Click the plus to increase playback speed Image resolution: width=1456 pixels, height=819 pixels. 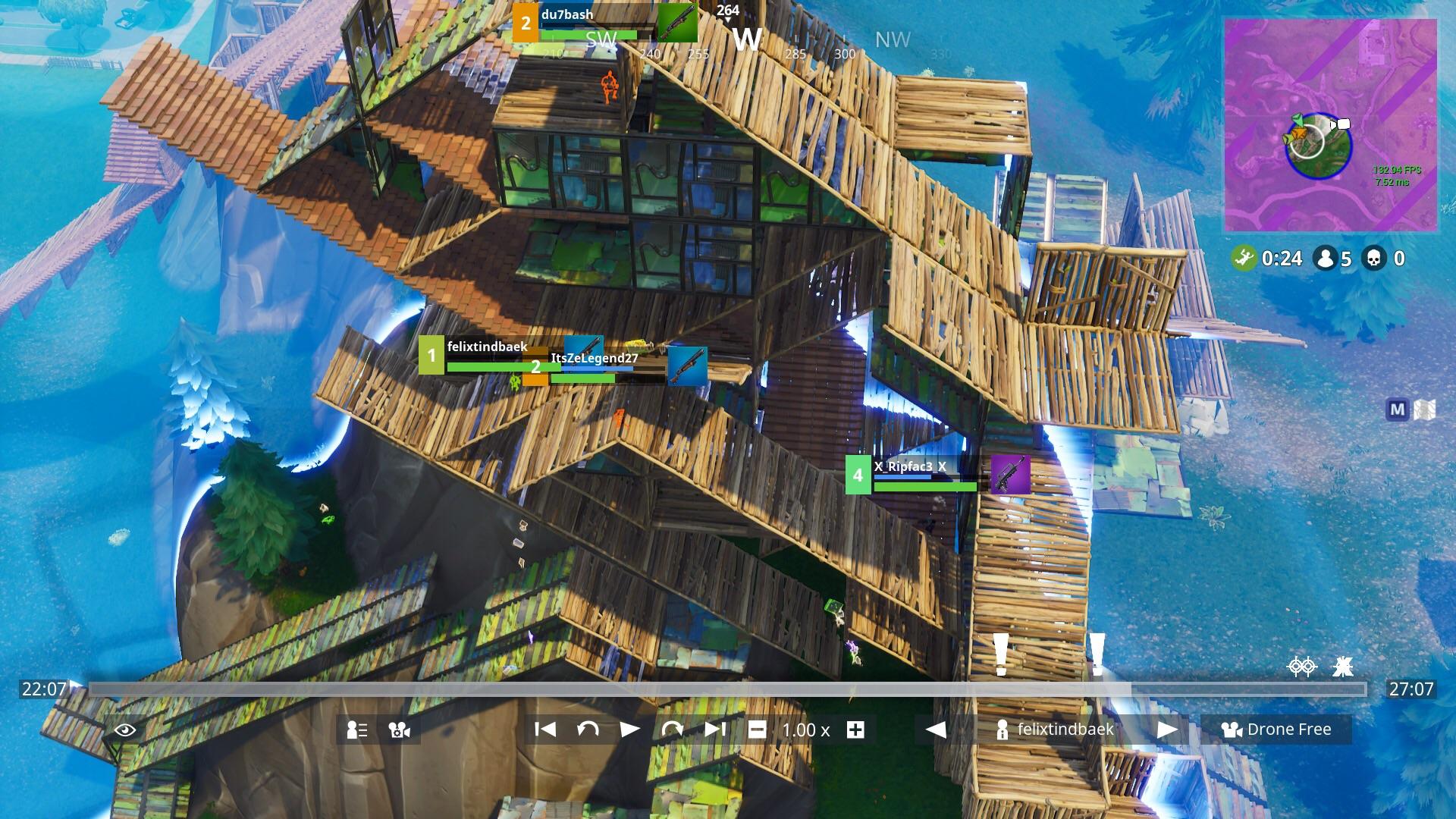point(855,730)
